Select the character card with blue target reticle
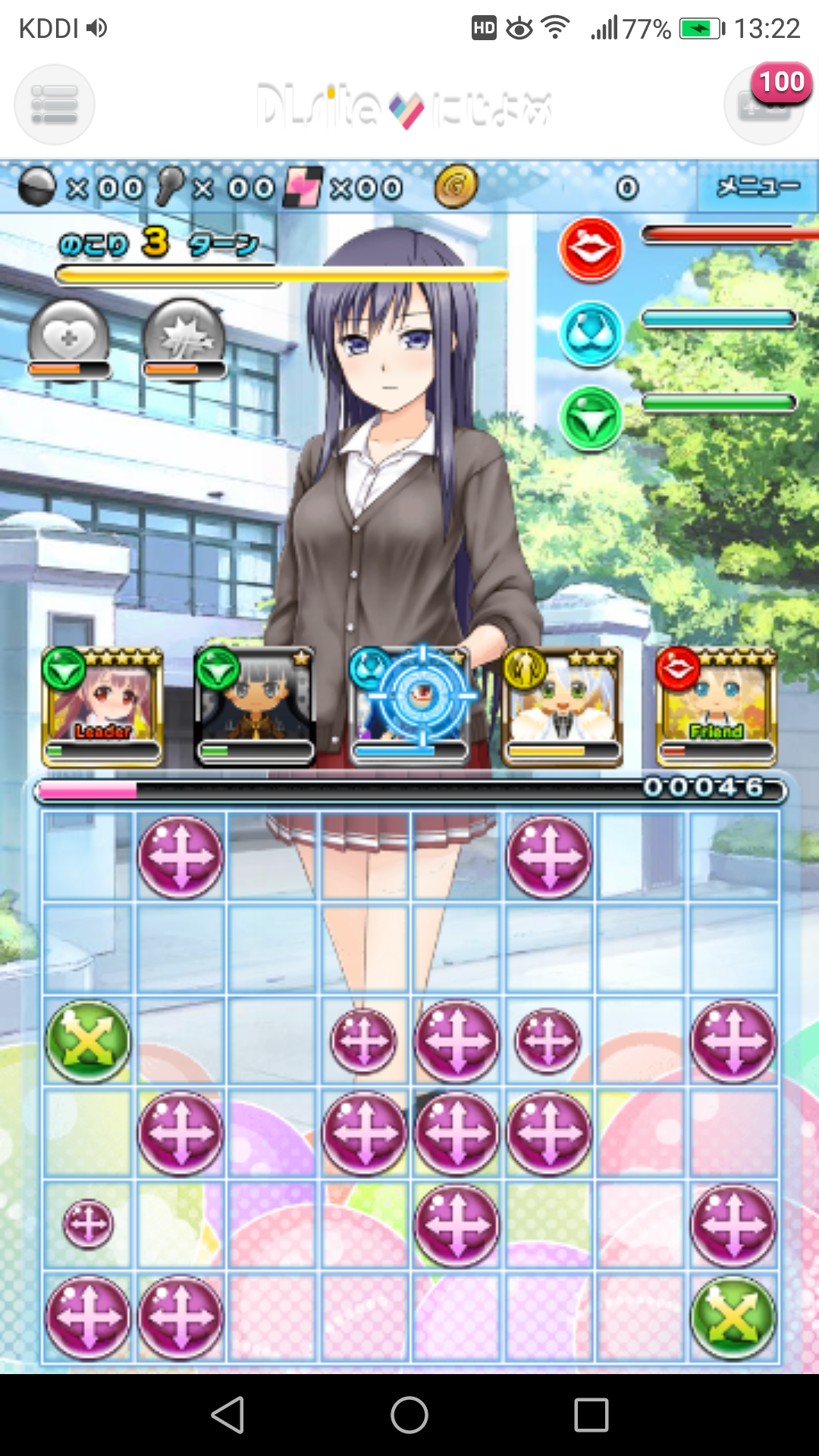The image size is (819, 1456). pyautogui.click(x=410, y=706)
